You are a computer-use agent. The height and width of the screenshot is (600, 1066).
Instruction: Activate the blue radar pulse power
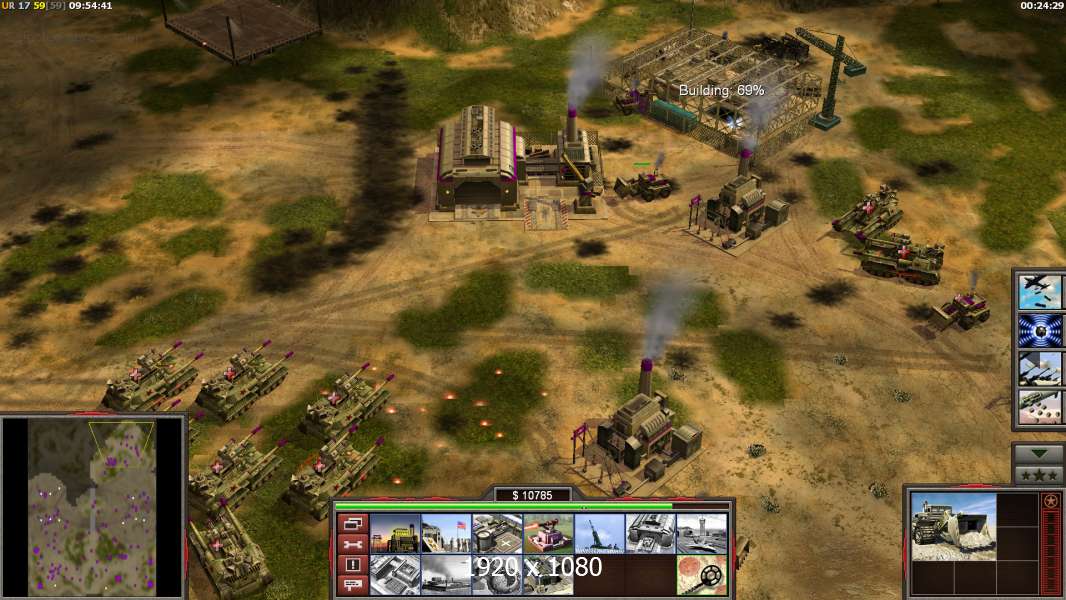pyautogui.click(x=1040, y=330)
